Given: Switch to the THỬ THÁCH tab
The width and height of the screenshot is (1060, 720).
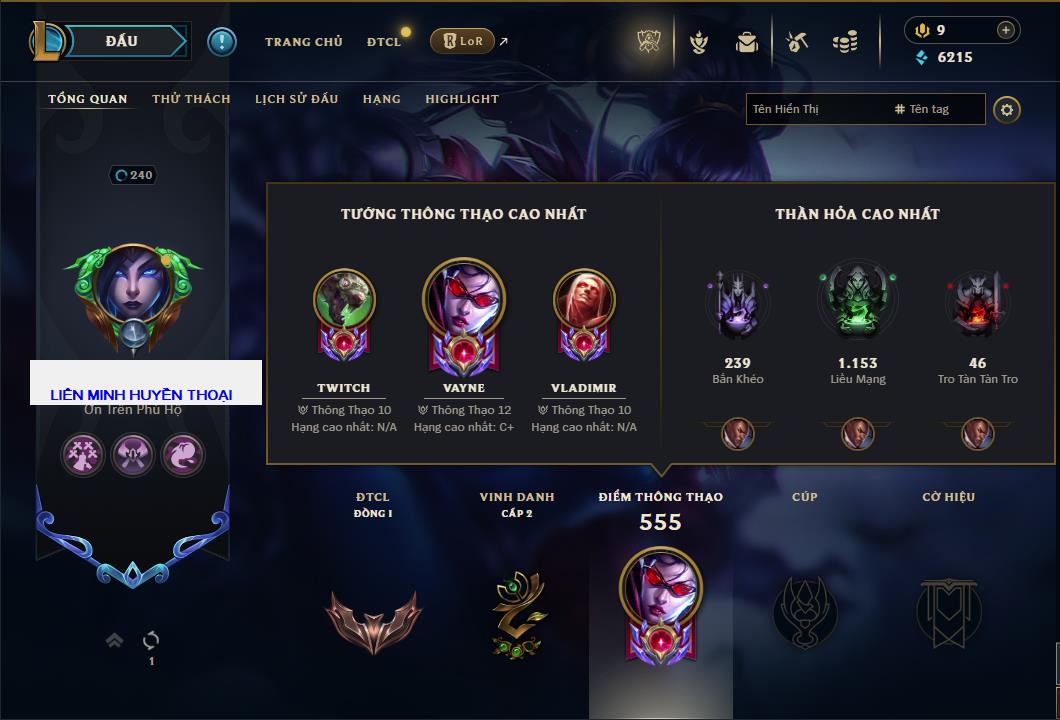Looking at the screenshot, I should (x=191, y=99).
